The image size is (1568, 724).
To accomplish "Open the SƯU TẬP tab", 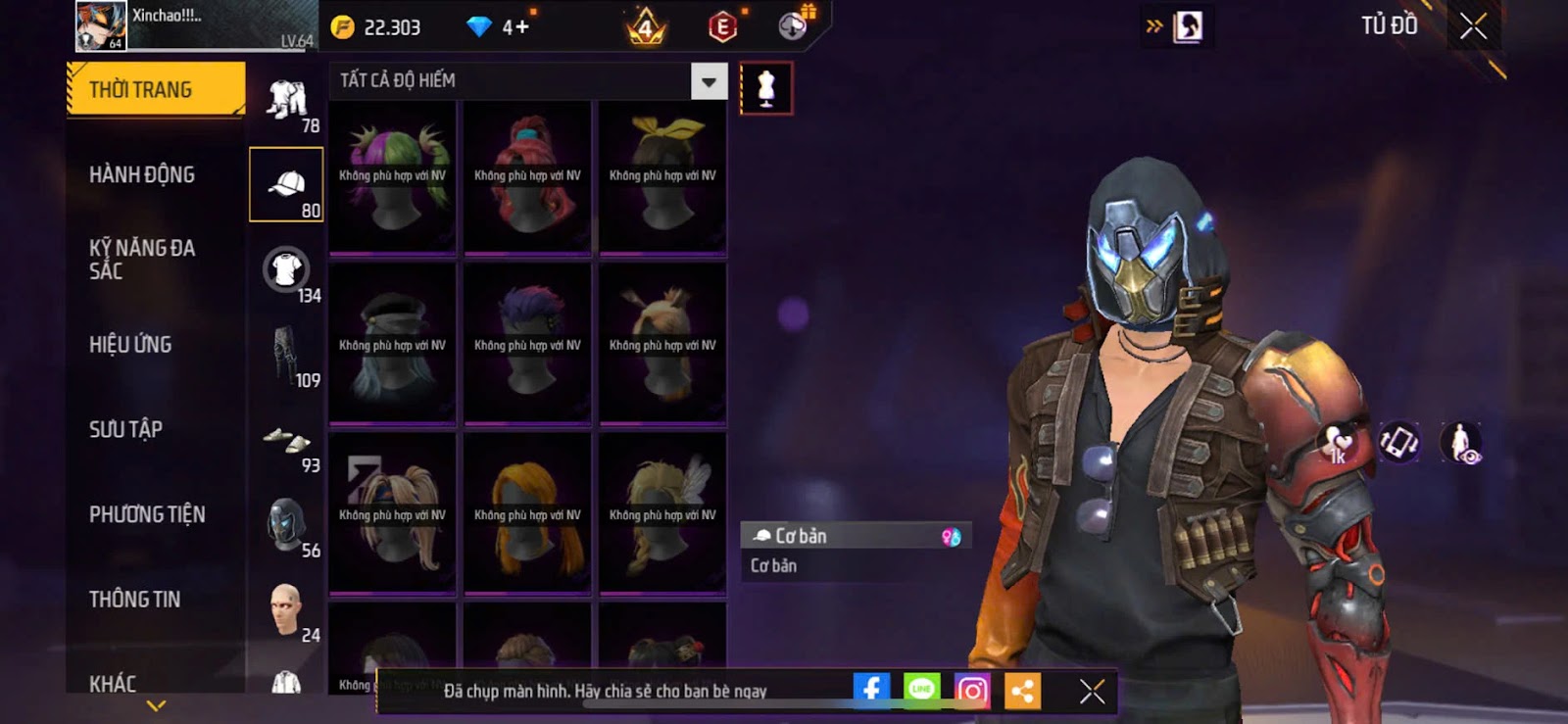I will coord(125,429).
